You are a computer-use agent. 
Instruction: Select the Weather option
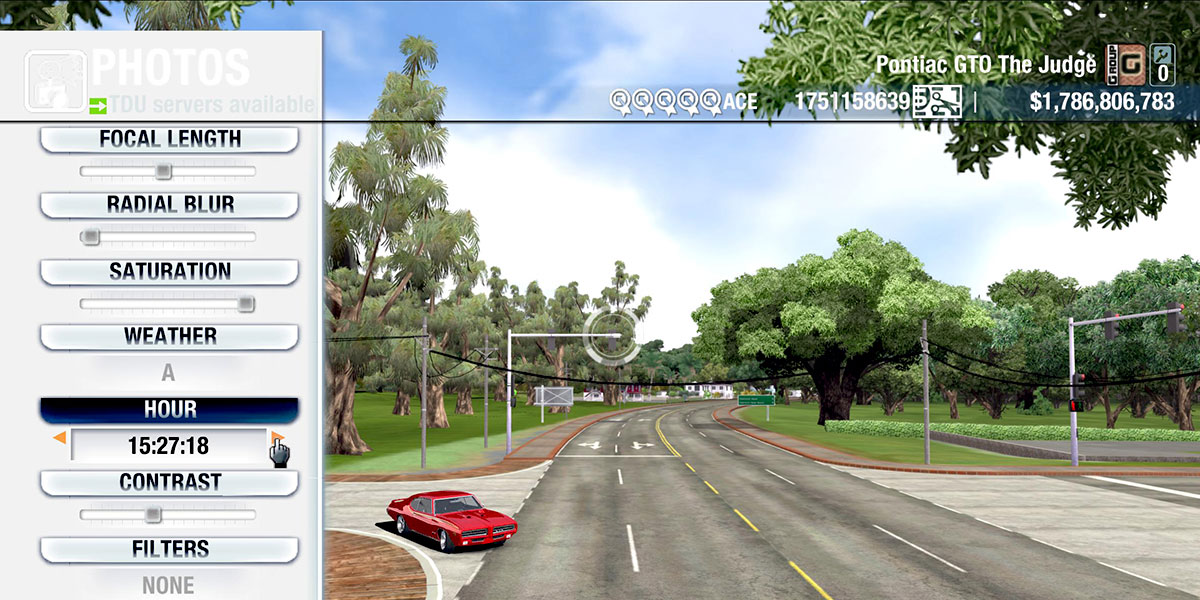(x=169, y=336)
